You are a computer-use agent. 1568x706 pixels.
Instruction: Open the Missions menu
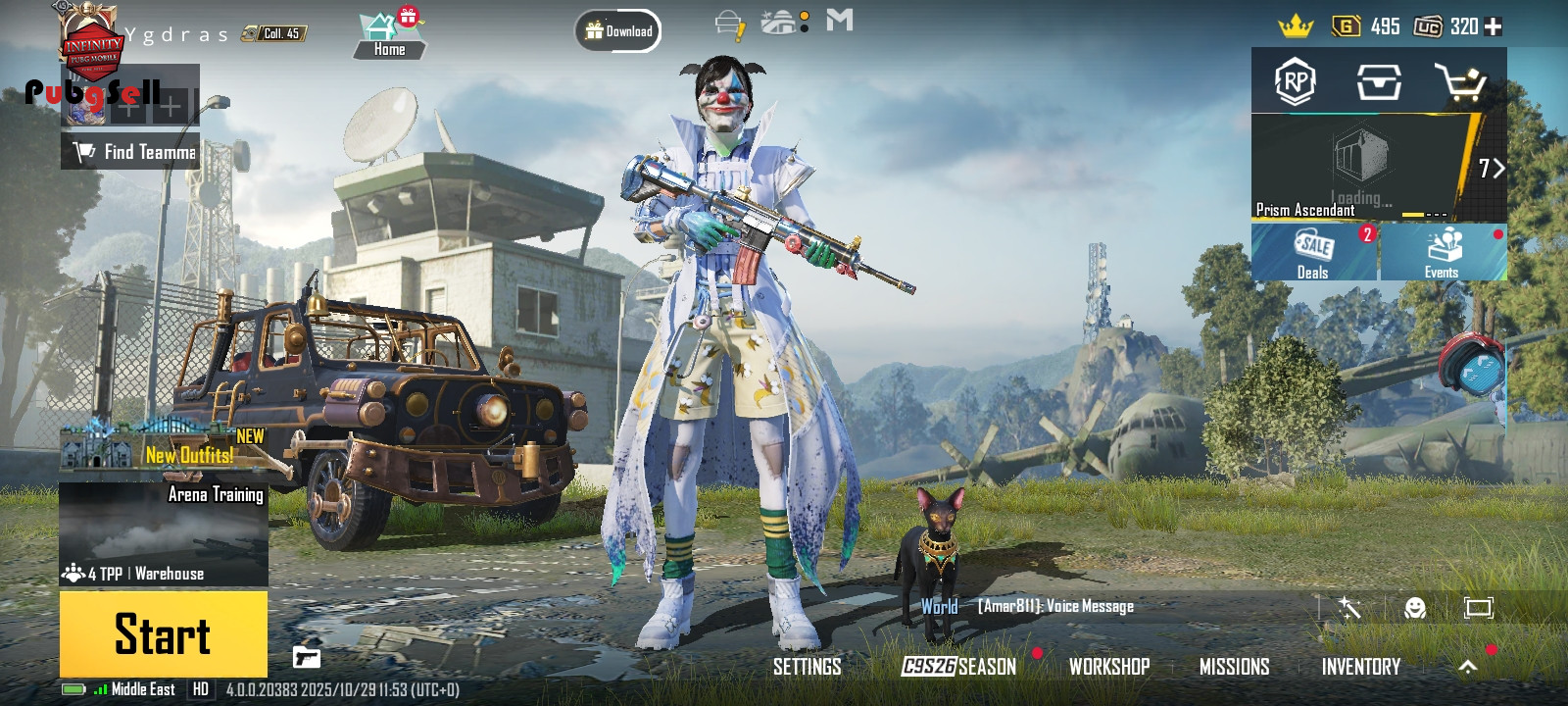(x=1234, y=667)
